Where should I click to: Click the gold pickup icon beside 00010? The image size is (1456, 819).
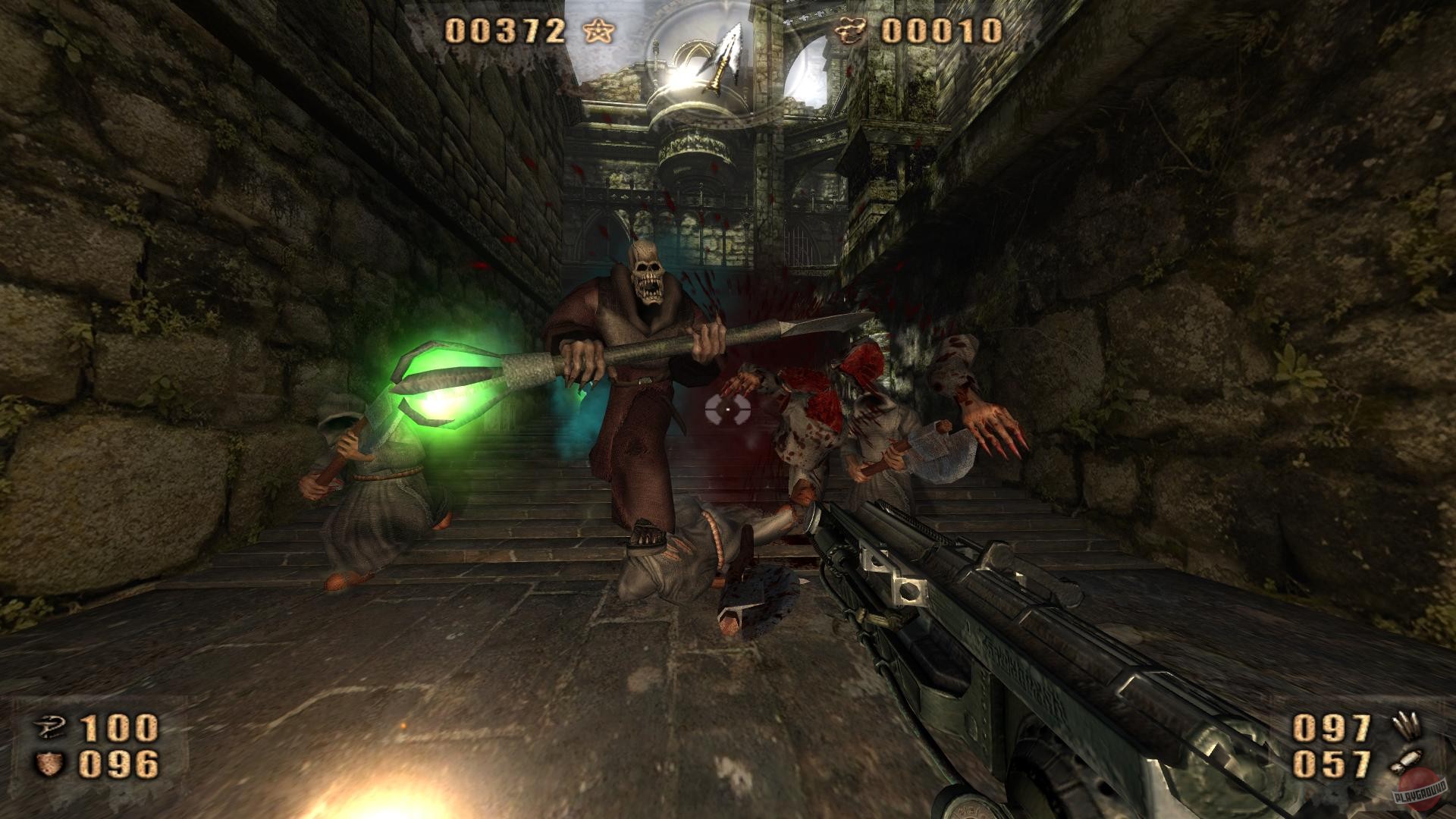pos(849,30)
